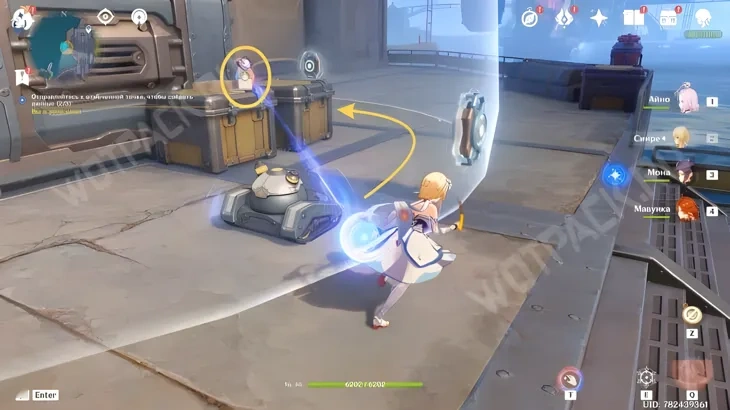Activate the snowflake elemental skill icon

pyautogui.click(x=647, y=378)
